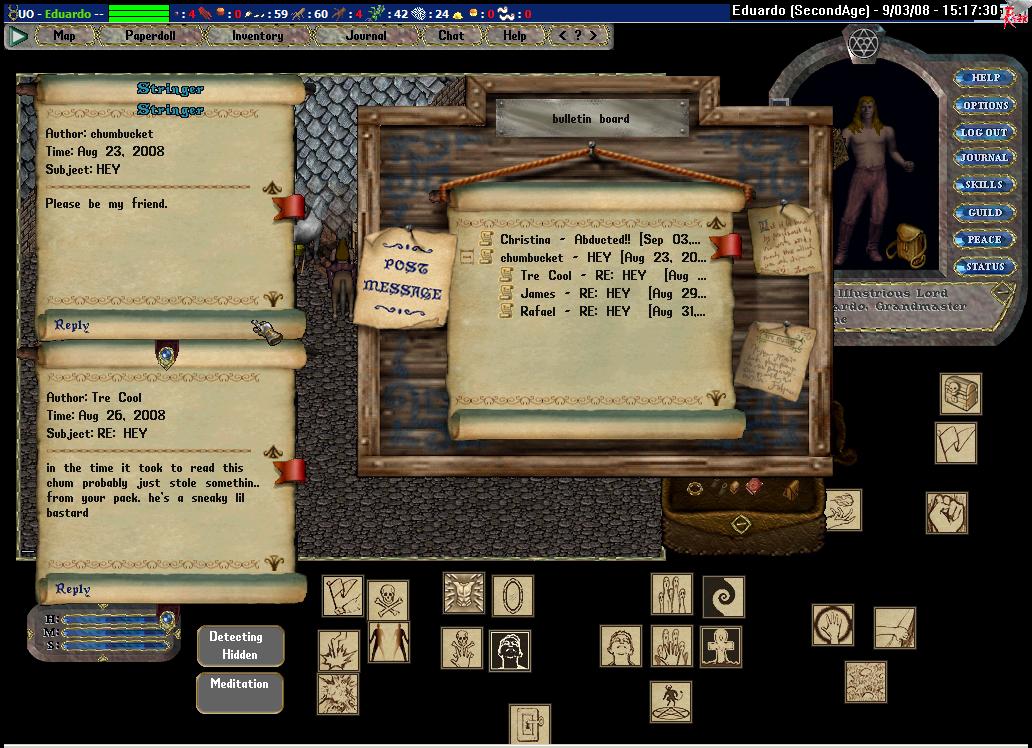Image resolution: width=1032 pixels, height=748 pixels.
Task: Open James's RE: HEY reply
Action: point(610,294)
